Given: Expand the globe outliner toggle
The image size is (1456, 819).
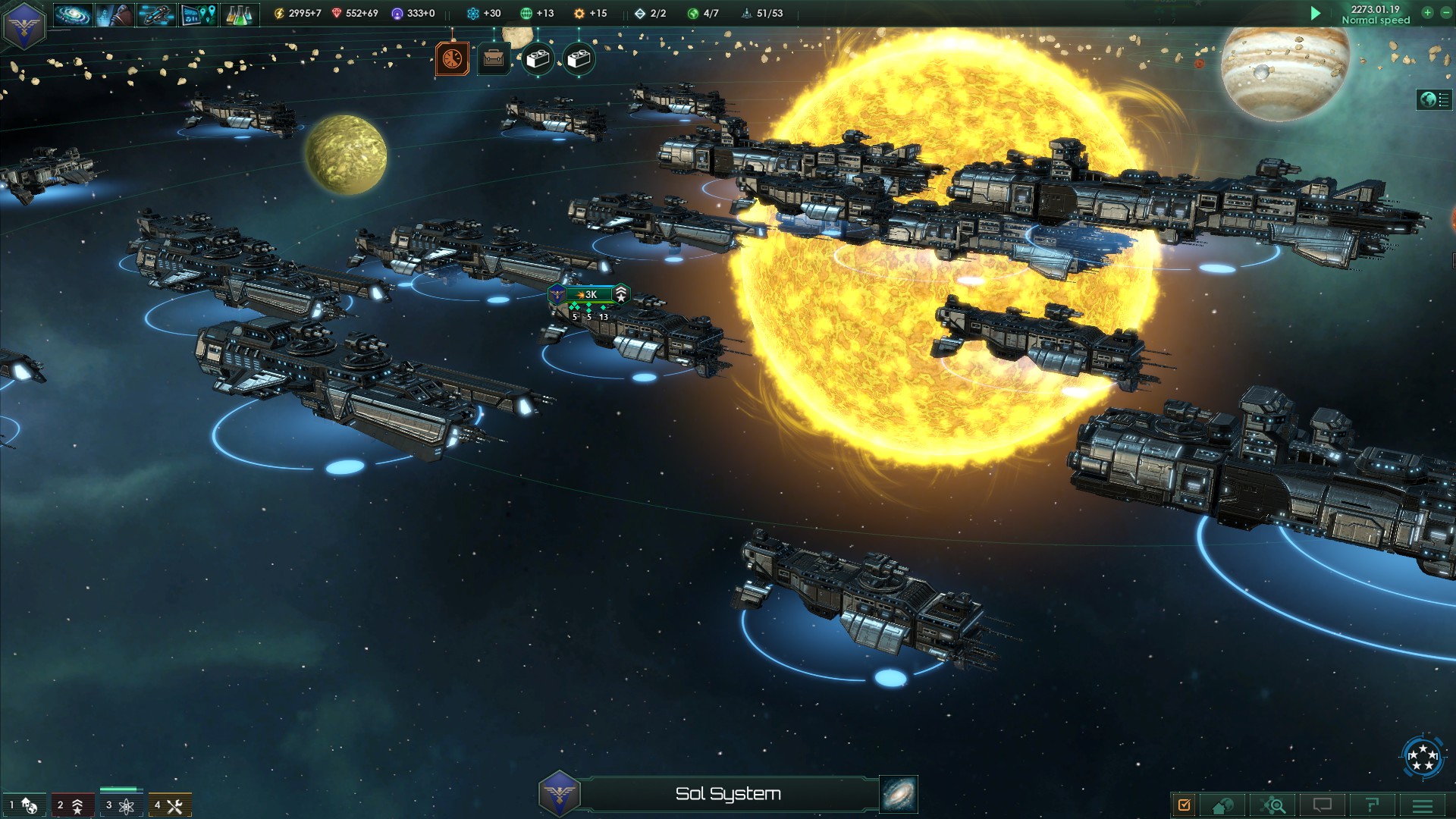Looking at the screenshot, I should point(1433,99).
